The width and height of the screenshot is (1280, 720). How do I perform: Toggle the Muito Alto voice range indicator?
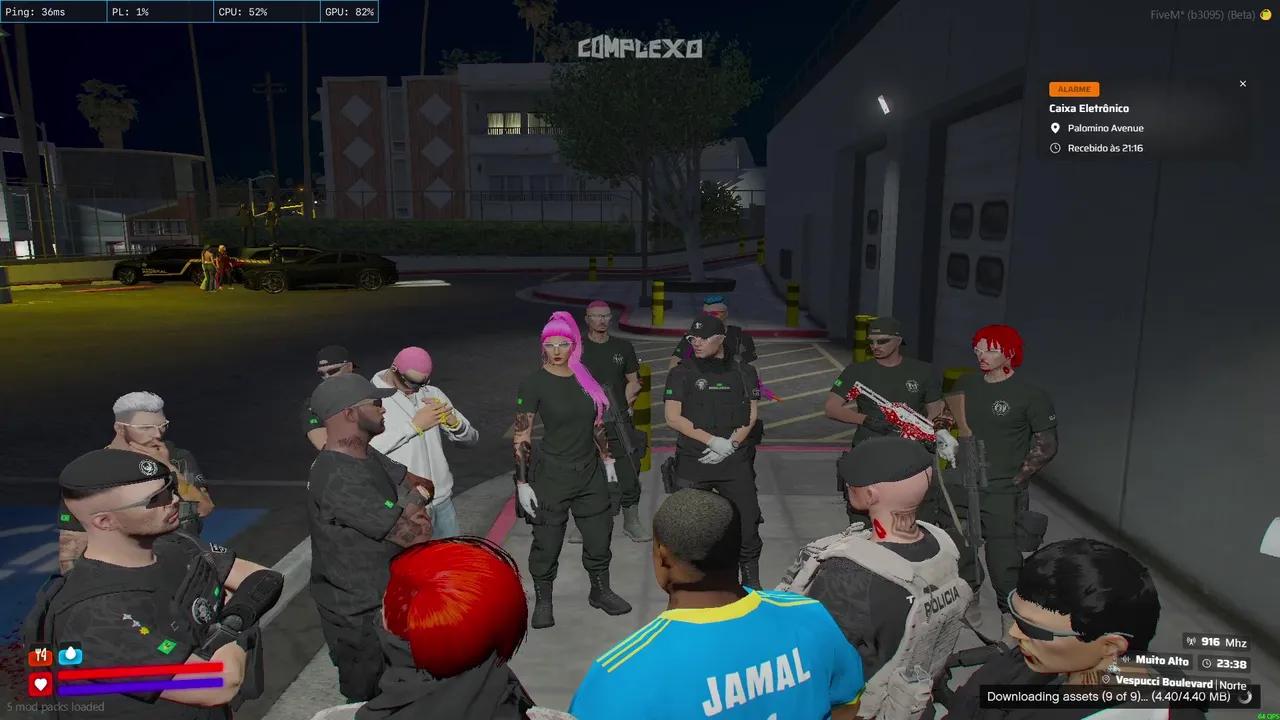click(x=1160, y=661)
